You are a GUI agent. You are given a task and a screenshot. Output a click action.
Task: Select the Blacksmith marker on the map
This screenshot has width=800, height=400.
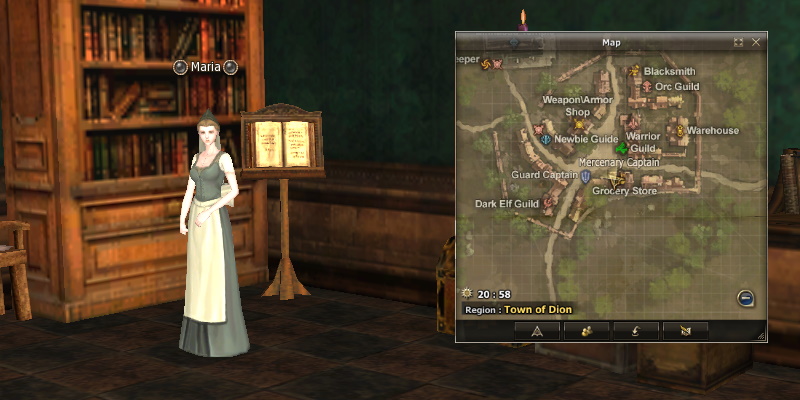(x=634, y=72)
